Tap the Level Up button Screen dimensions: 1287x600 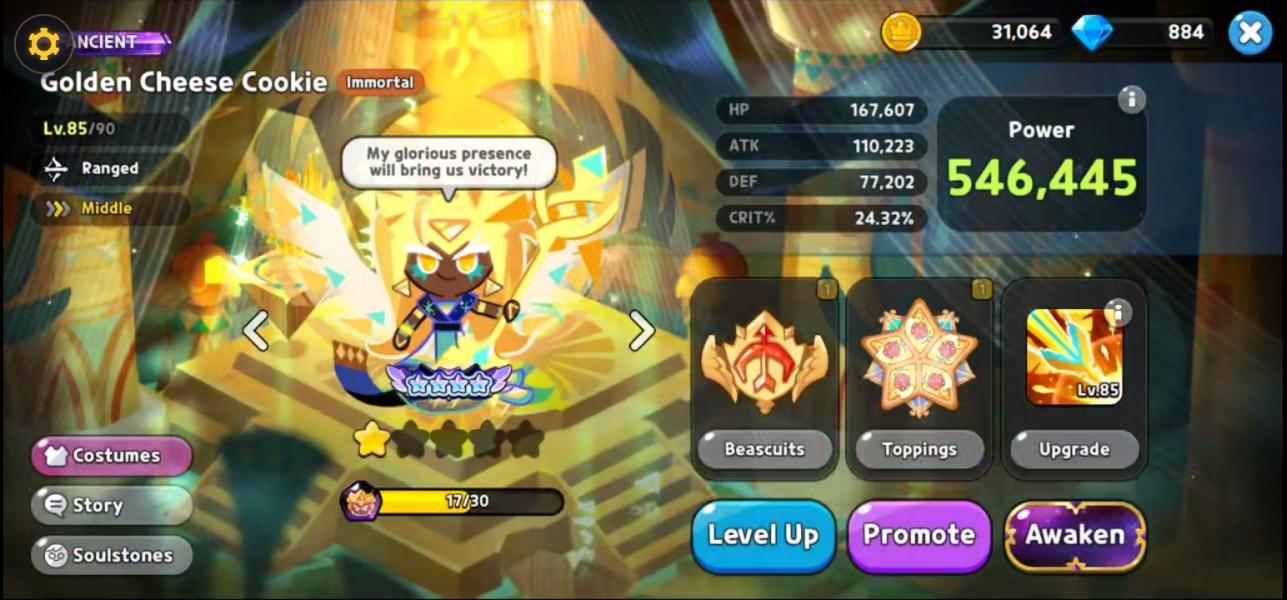pos(764,536)
